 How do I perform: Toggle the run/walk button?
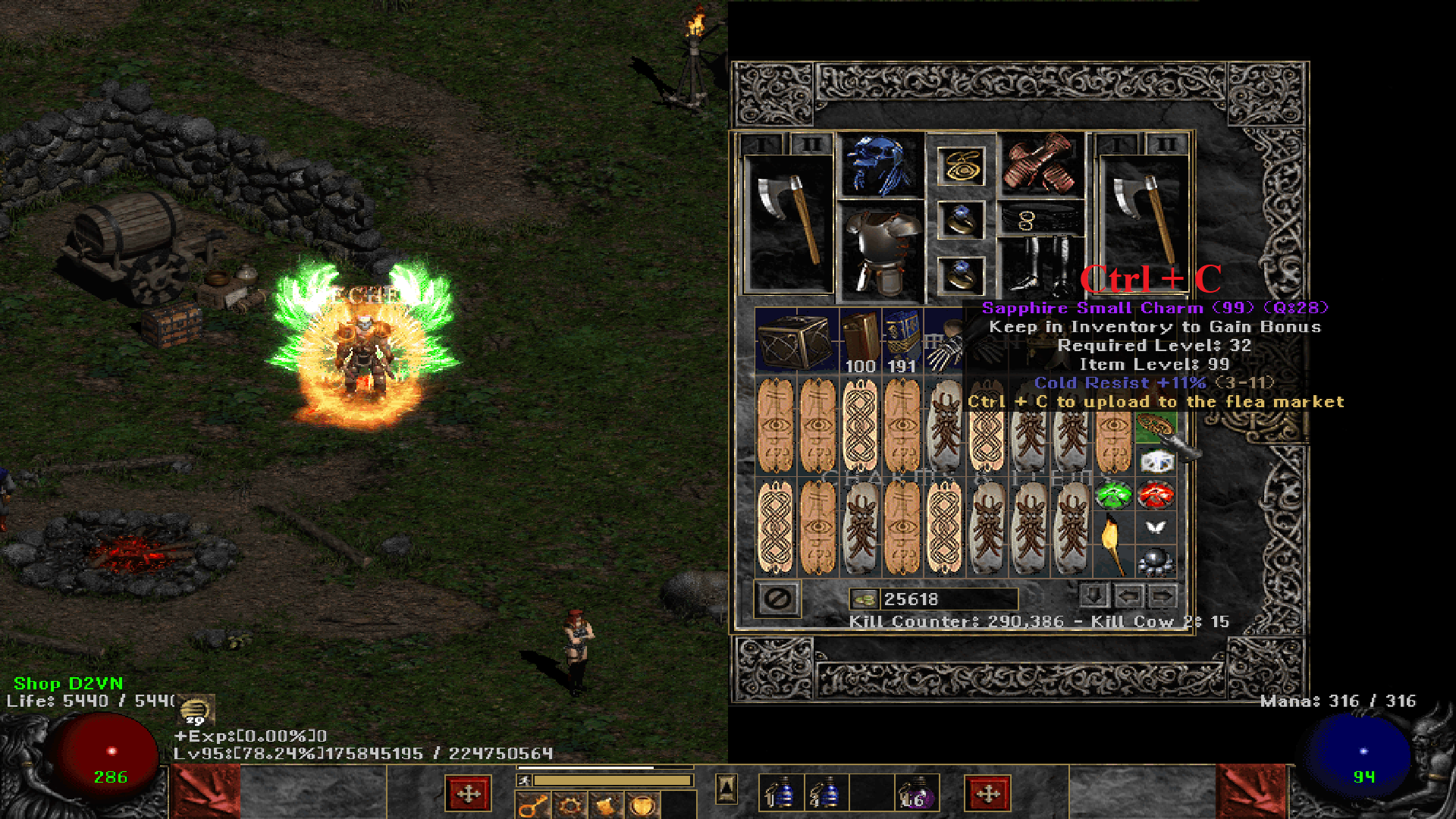[524, 780]
